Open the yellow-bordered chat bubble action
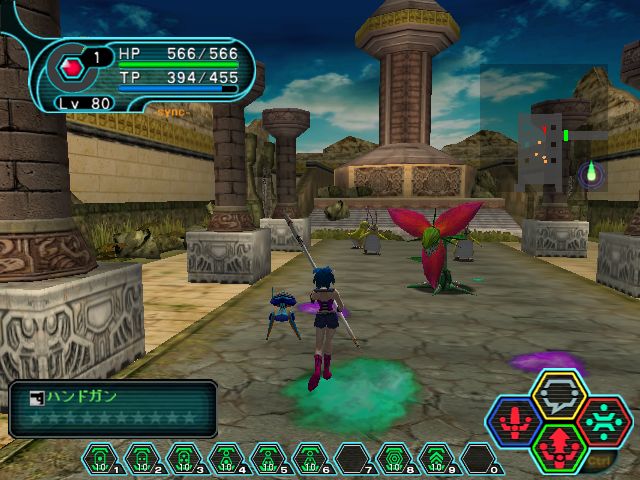 pyautogui.click(x=559, y=394)
